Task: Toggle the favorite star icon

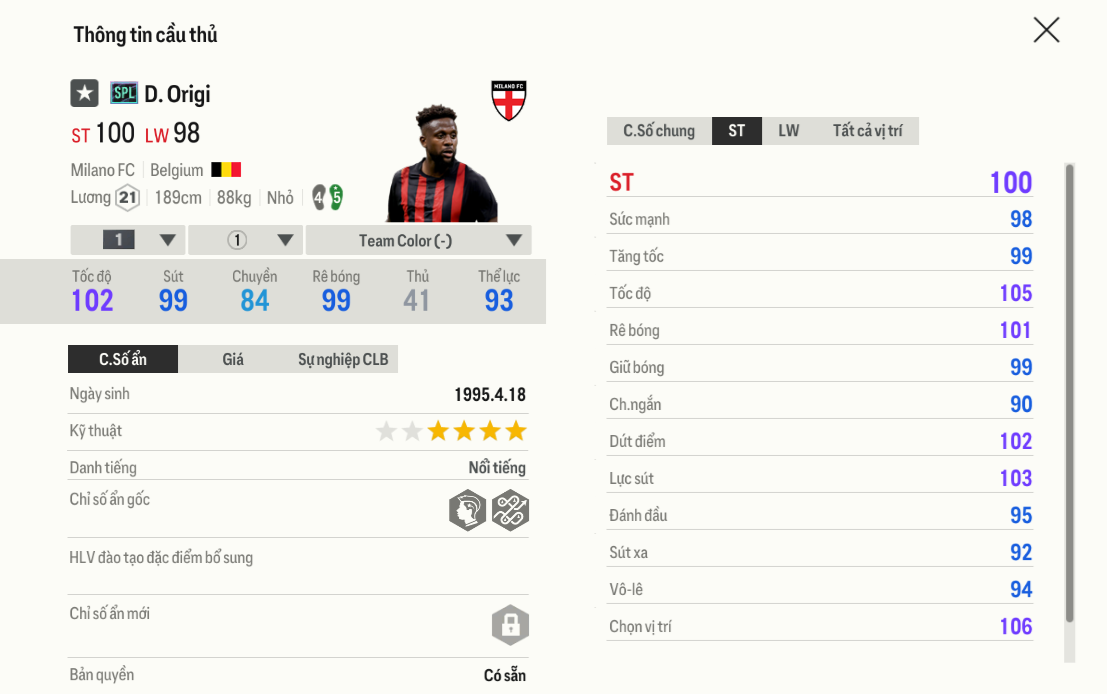Action: pyautogui.click(x=84, y=94)
